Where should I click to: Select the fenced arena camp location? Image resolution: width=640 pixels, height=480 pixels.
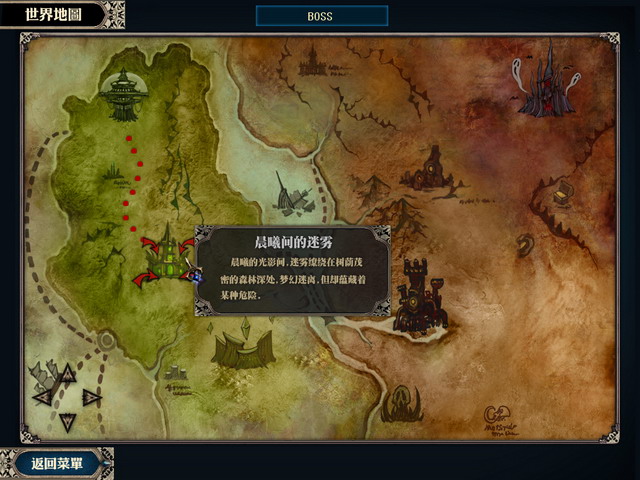(x=241, y=350)
